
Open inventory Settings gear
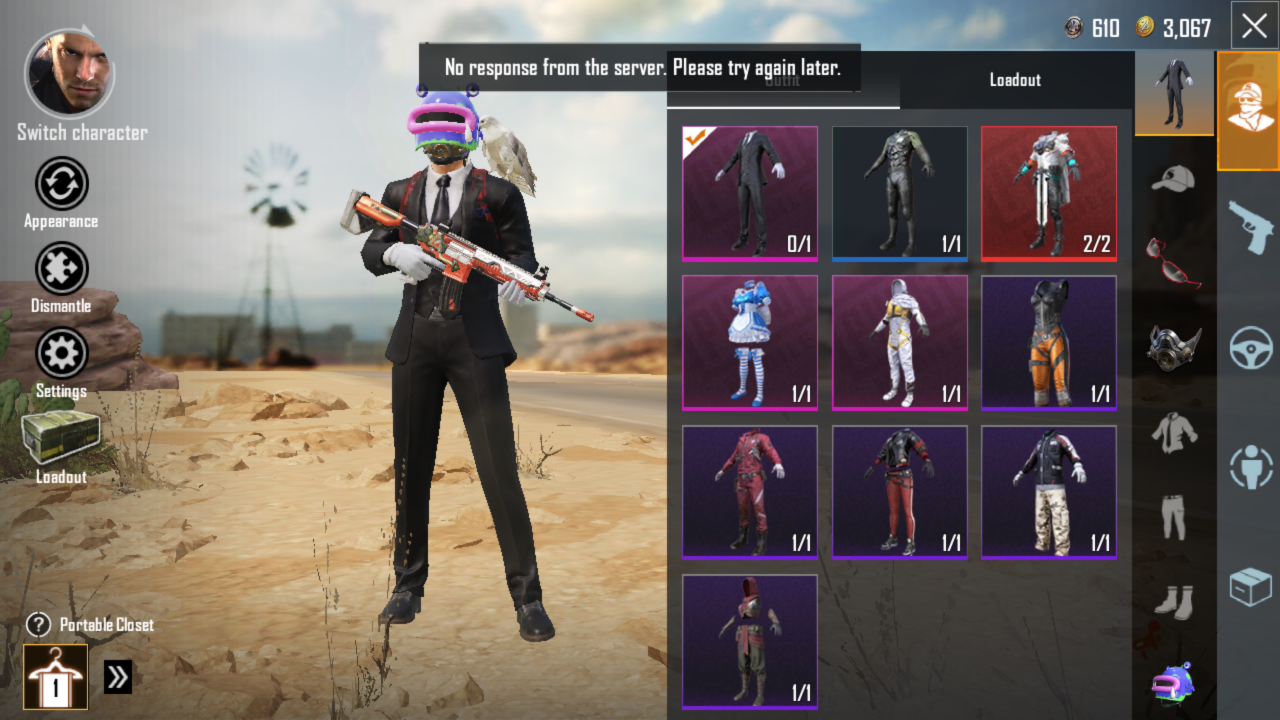[61, 354]
